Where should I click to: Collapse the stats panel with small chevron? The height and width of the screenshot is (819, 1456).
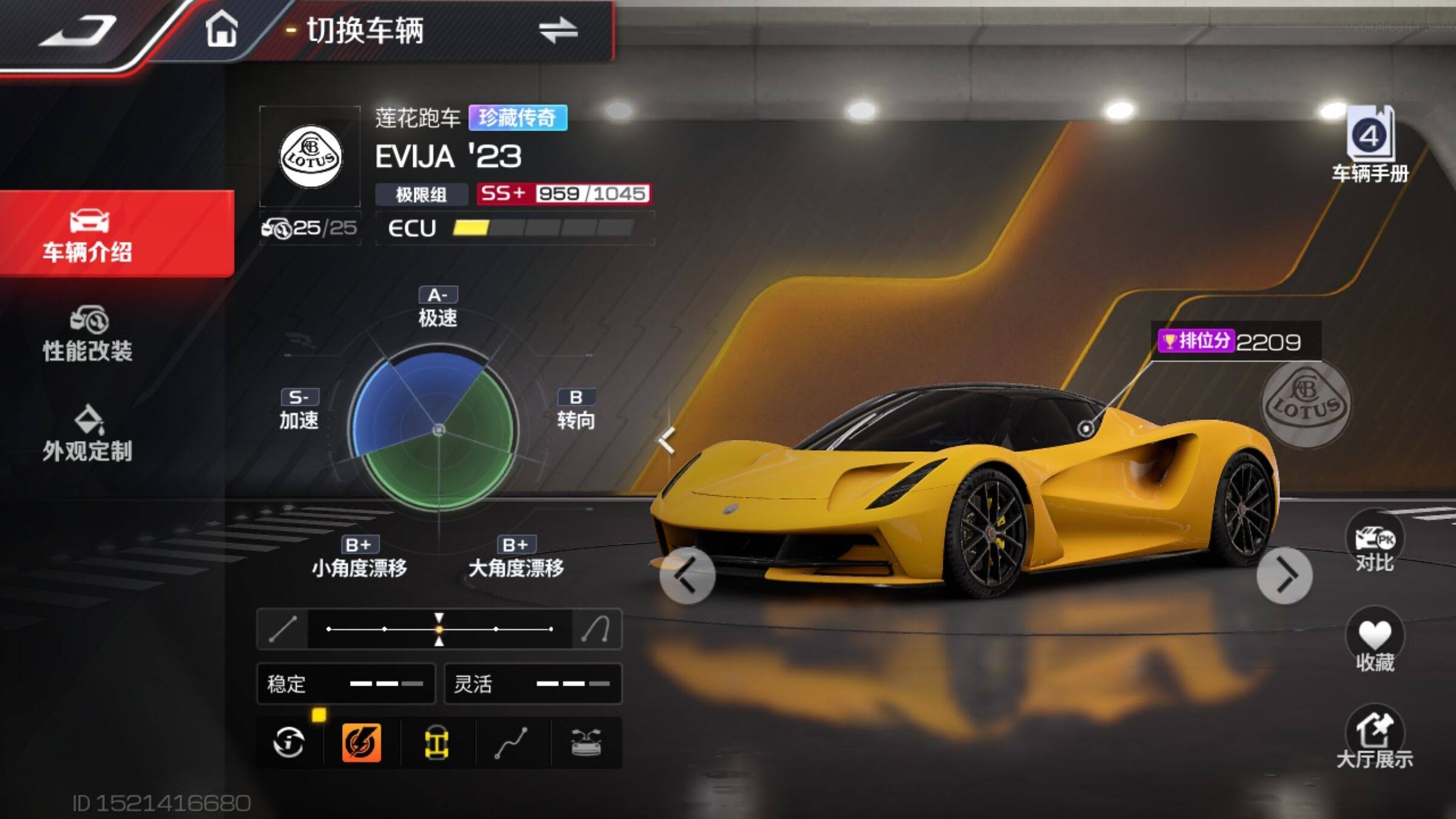[x=667, y=440]
